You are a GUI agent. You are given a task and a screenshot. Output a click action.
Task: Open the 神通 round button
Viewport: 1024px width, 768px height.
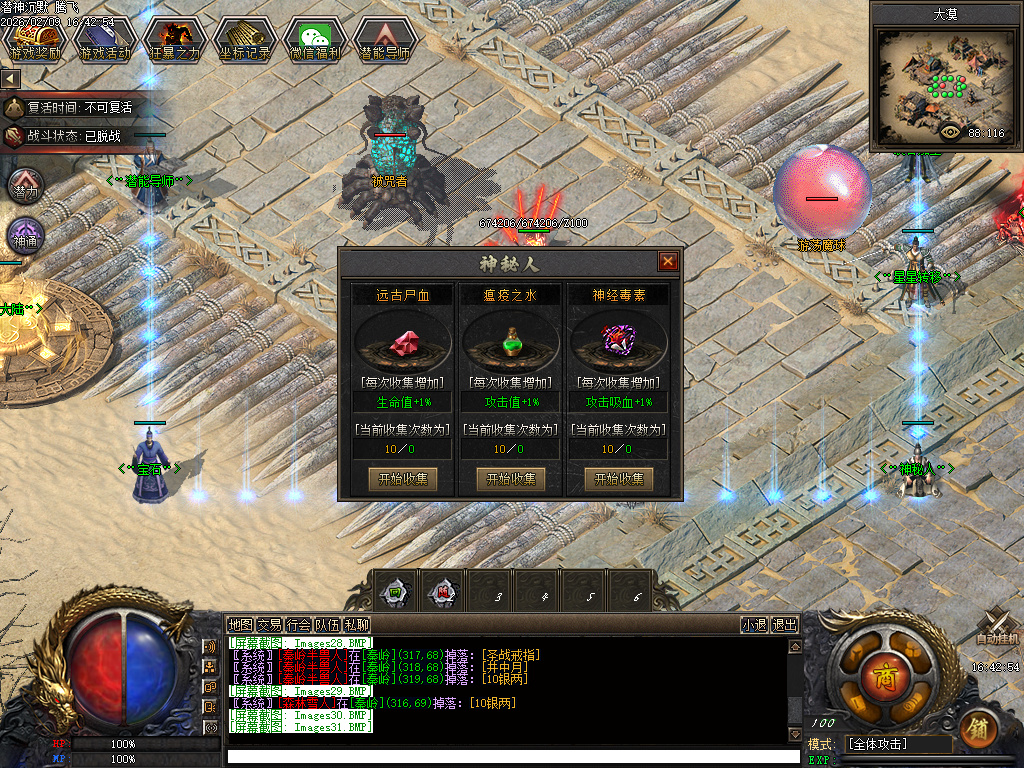(x=25, y=236)
